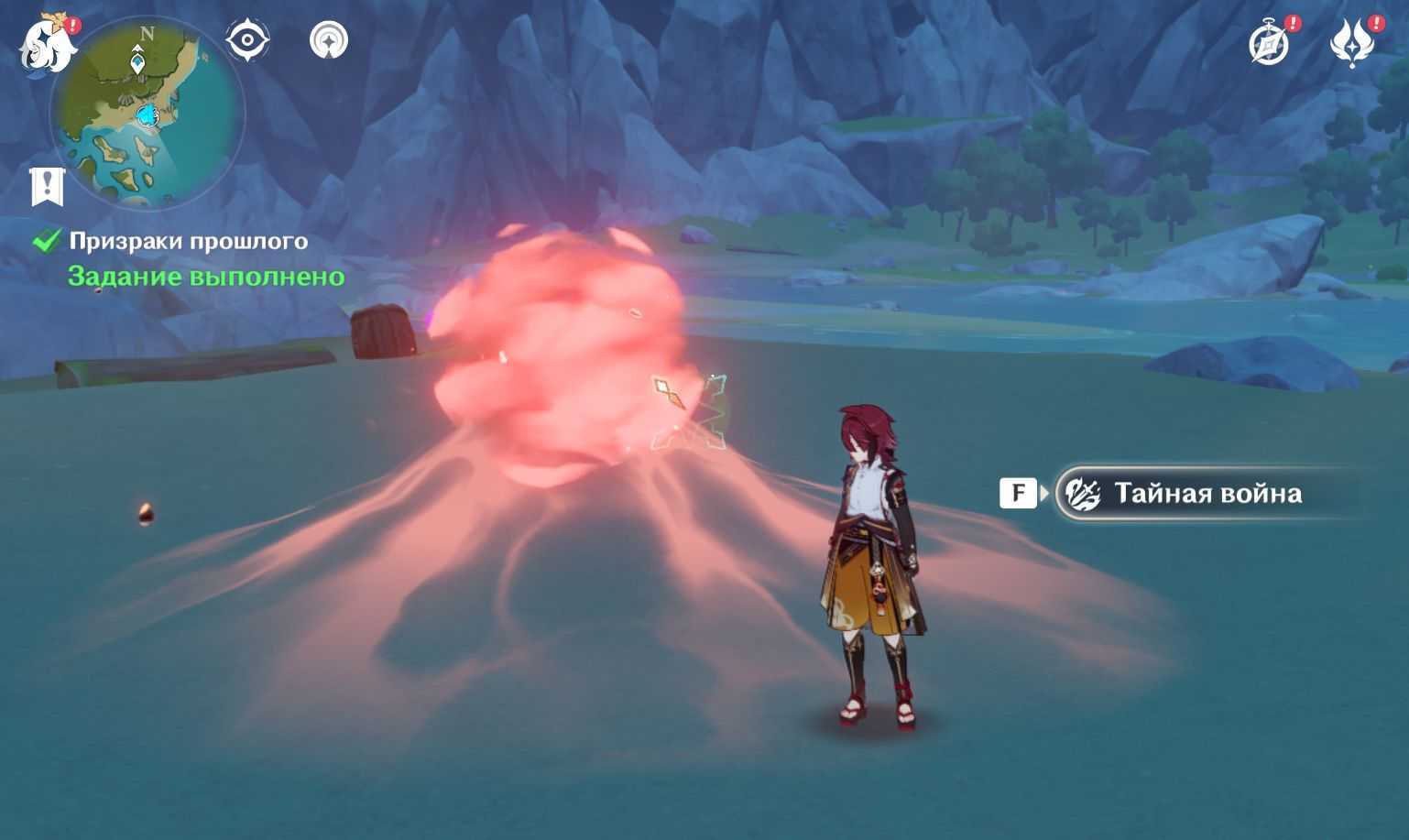The height and width of the screenshot is (840, 1409).
Task: Open the round spiral icon beside the minimap
Action: point(329,41)
